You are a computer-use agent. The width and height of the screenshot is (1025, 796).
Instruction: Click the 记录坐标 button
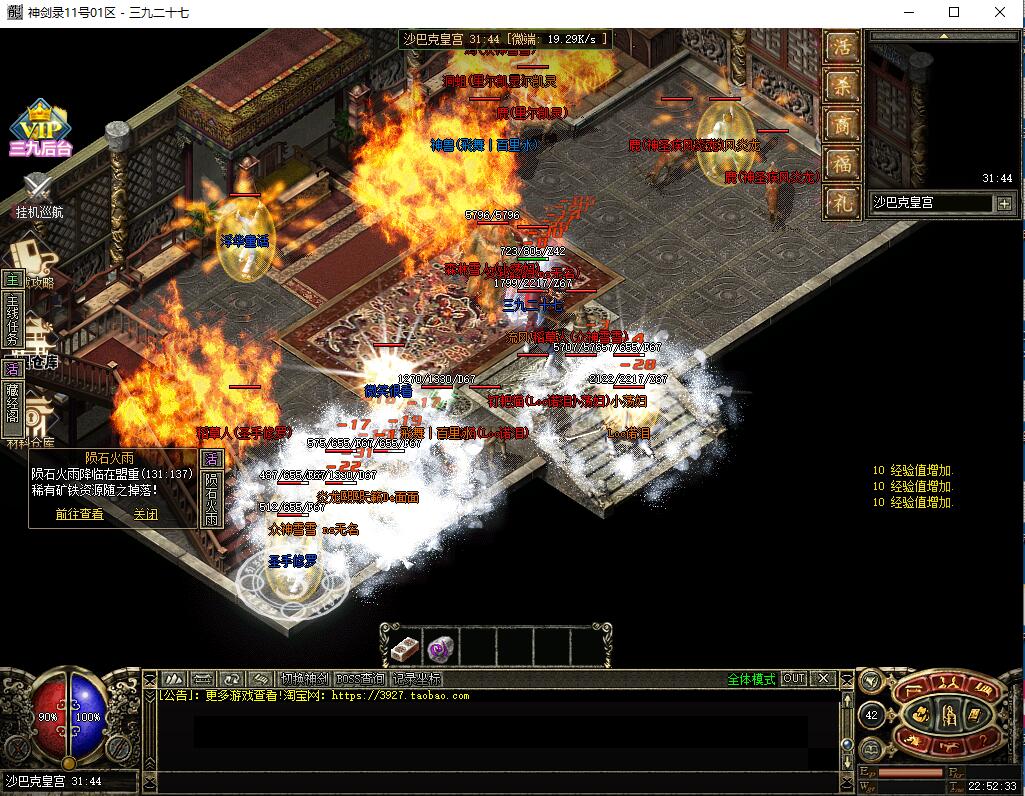coord(416,678)
